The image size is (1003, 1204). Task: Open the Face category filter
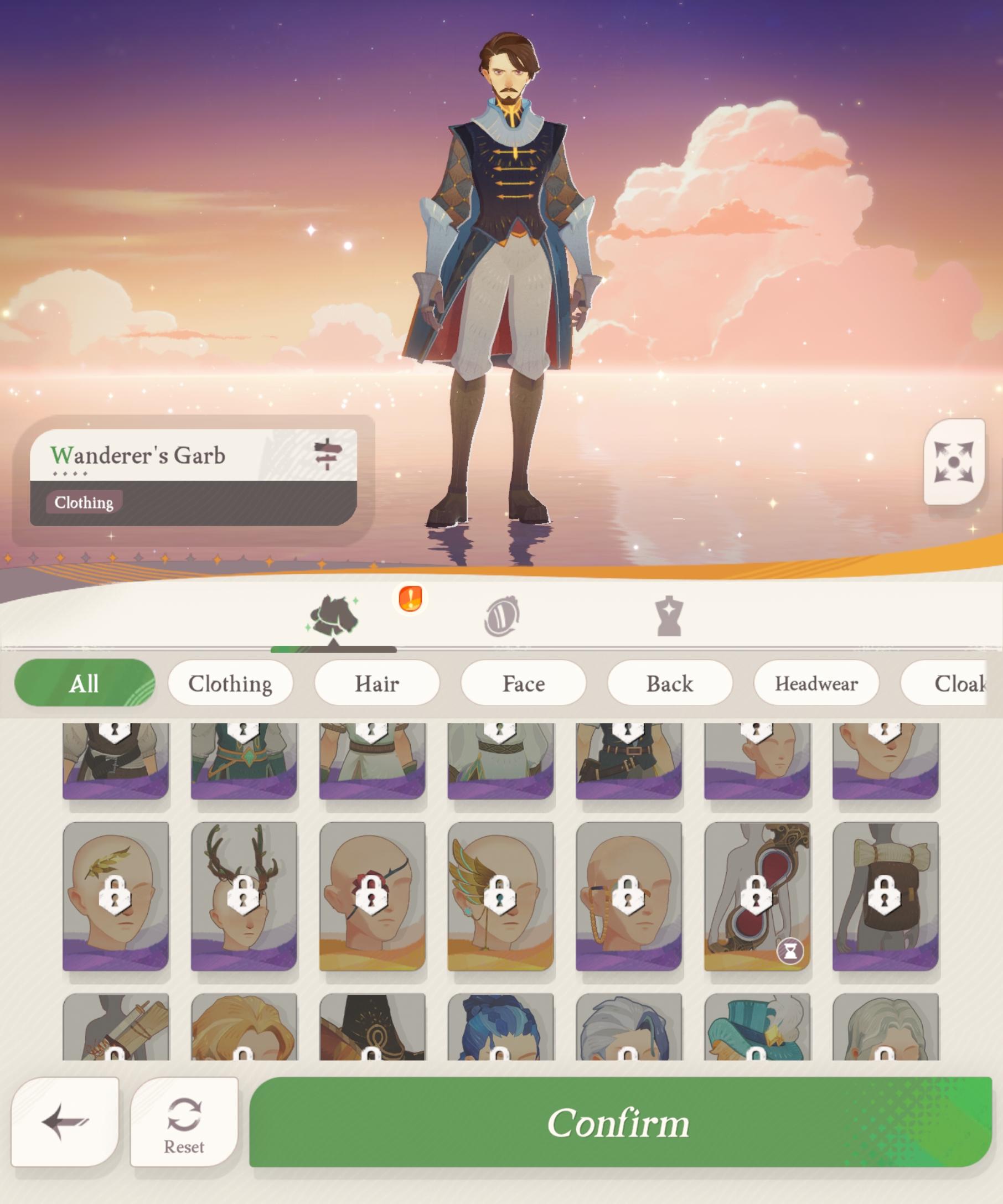(524, 683)
